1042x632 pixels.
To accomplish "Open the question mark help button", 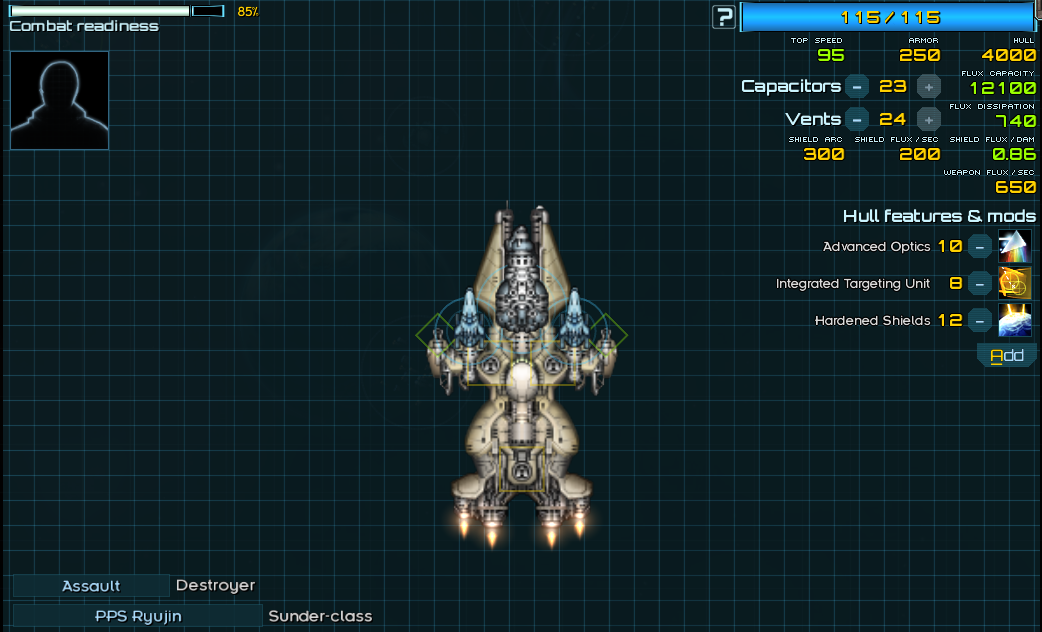I will 724,17.
